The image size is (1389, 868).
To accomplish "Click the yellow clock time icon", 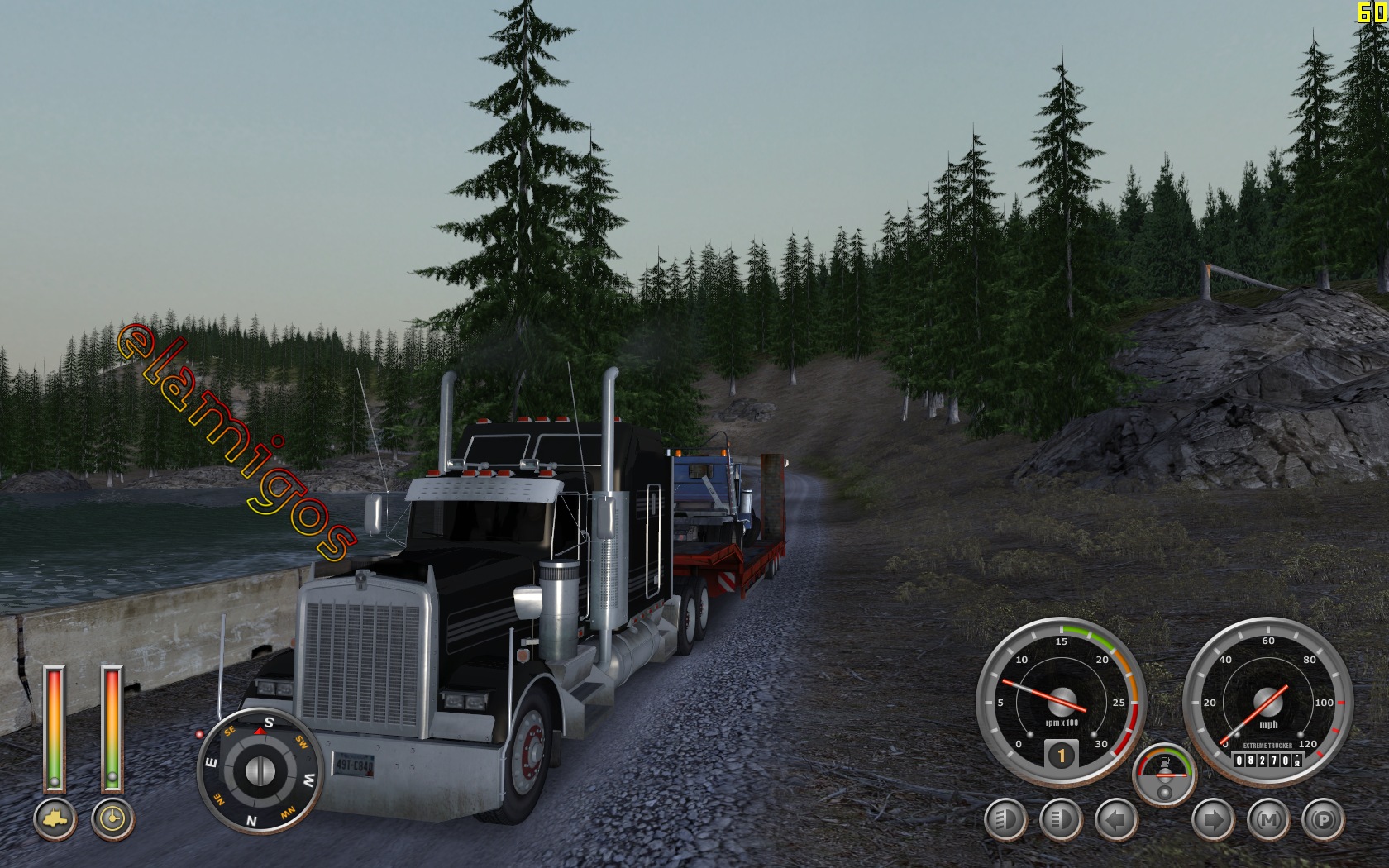I will (112, 818).
